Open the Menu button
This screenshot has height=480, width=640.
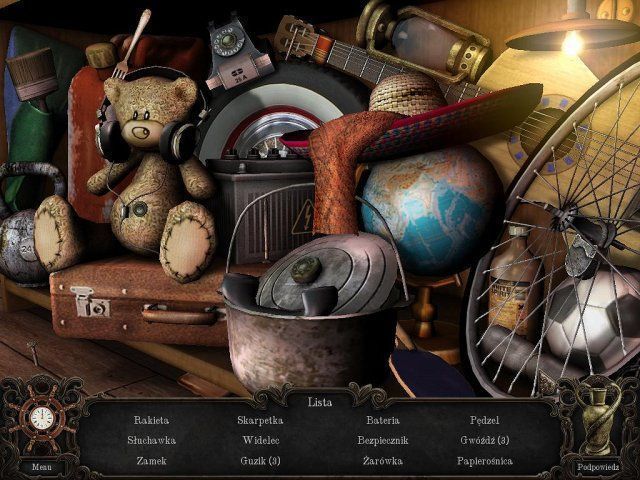(x=41, y=466)
